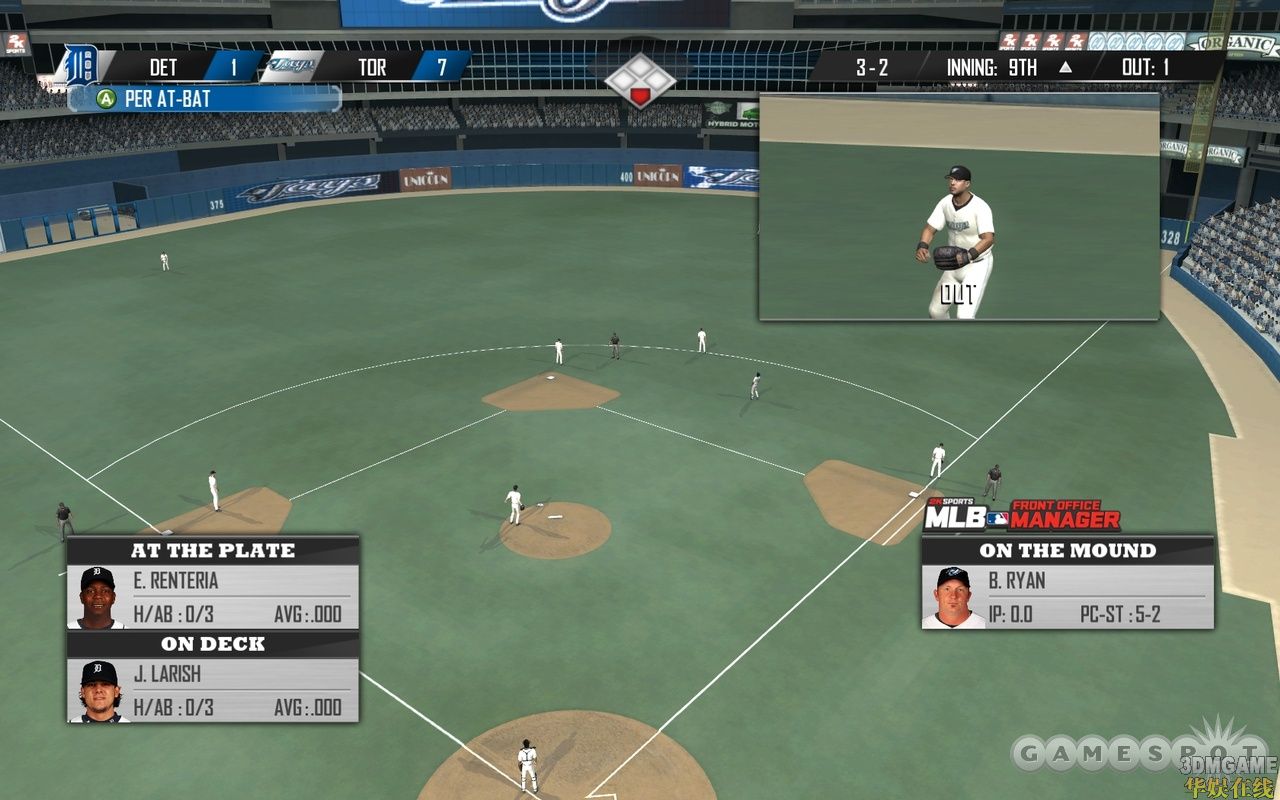Click the fielder replay inset window
This screenshot has width=1280, height=800.
[x=958, y=207]
